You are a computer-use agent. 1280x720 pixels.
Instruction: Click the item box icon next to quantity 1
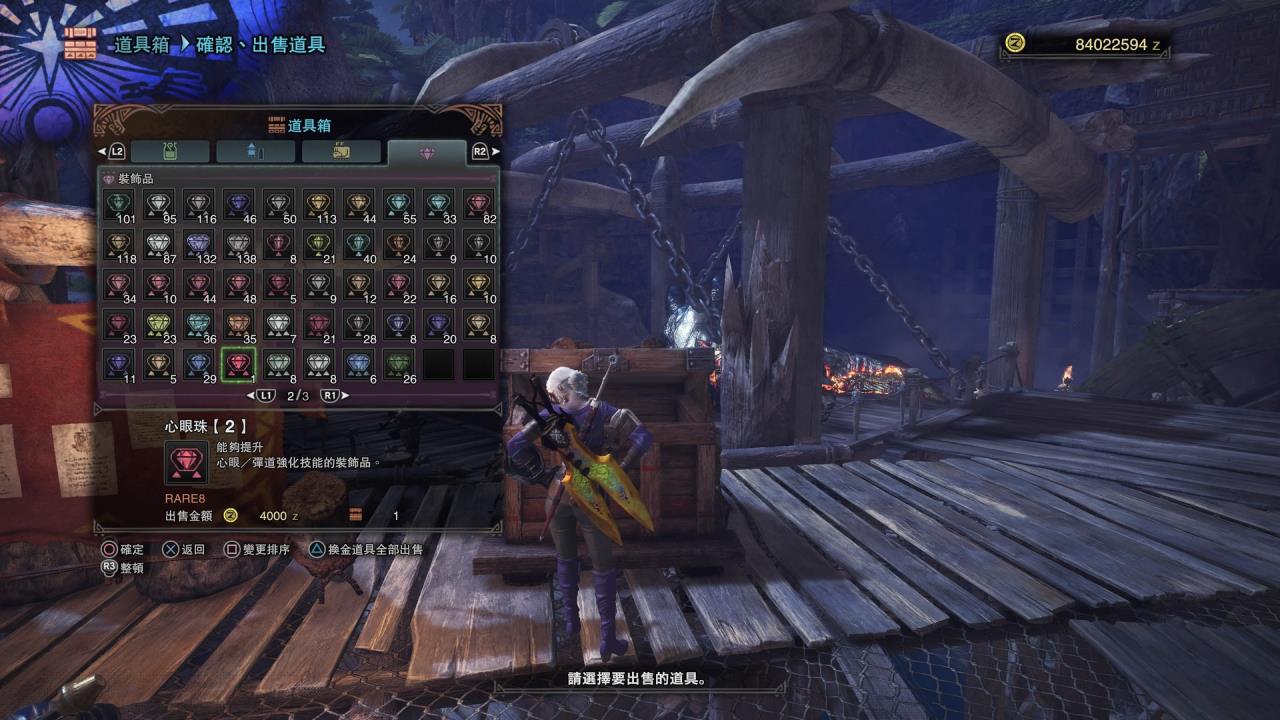click(355, 515)
